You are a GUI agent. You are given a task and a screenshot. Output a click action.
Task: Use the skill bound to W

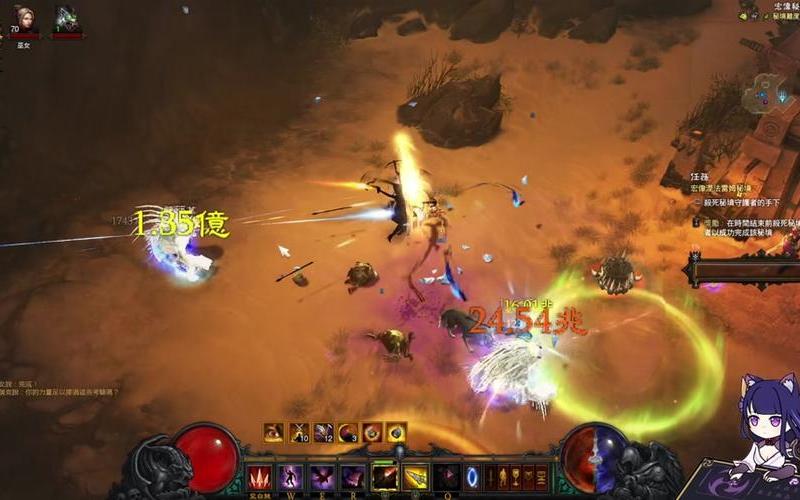(291, 476)
